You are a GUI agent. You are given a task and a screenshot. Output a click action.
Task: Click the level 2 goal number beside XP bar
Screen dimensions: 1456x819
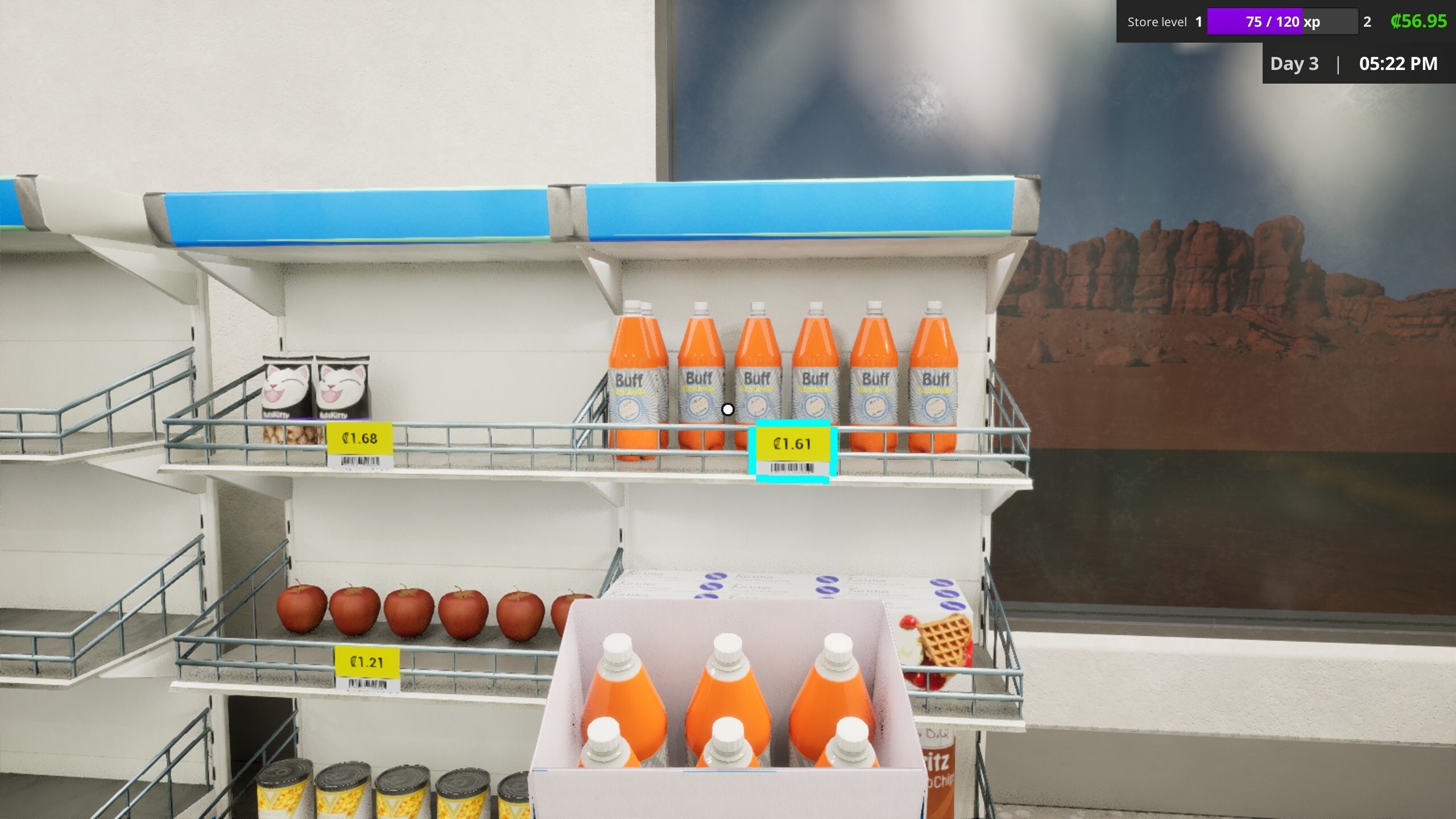tap(1367, 22)
